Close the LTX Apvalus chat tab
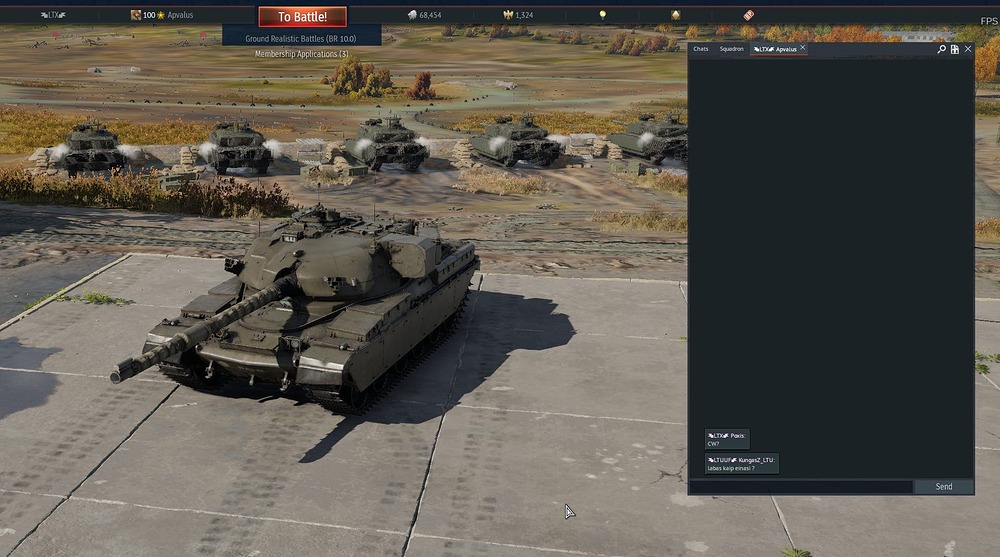This screenshot has height=557, width=1000. (802, 48)
